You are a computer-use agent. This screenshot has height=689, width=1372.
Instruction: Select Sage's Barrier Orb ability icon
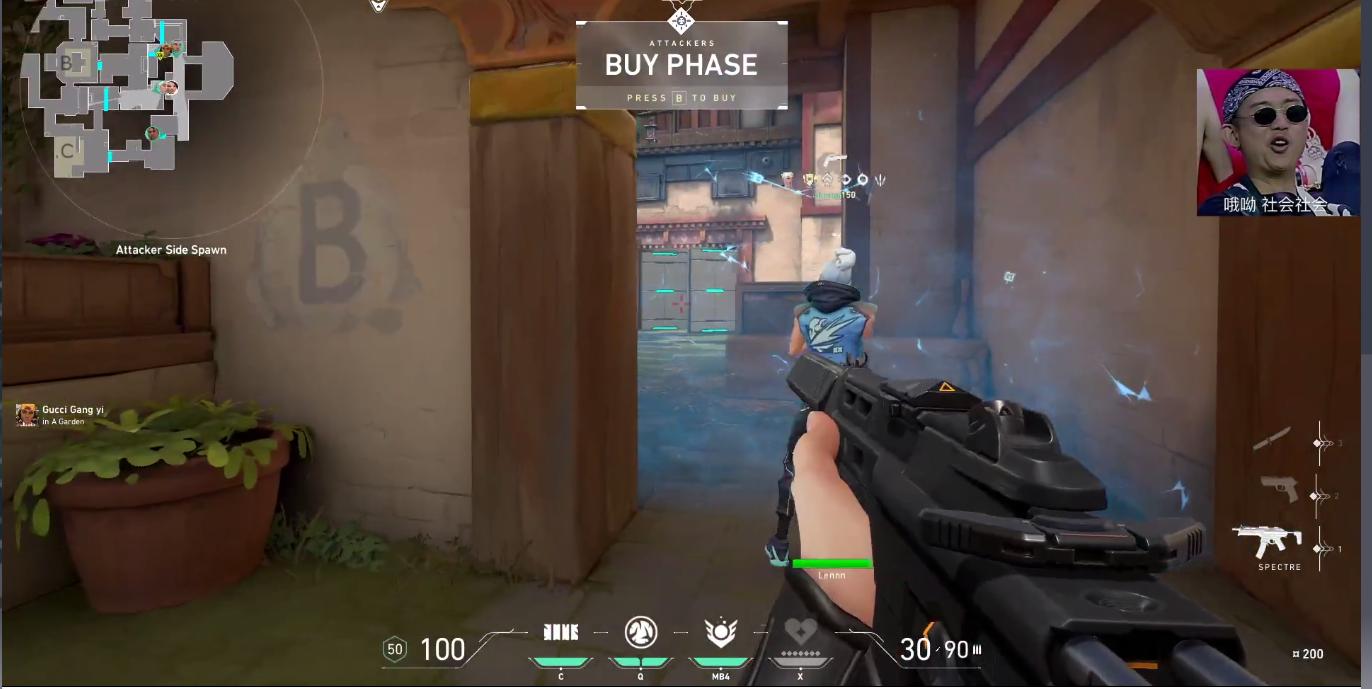pos(561,632)
